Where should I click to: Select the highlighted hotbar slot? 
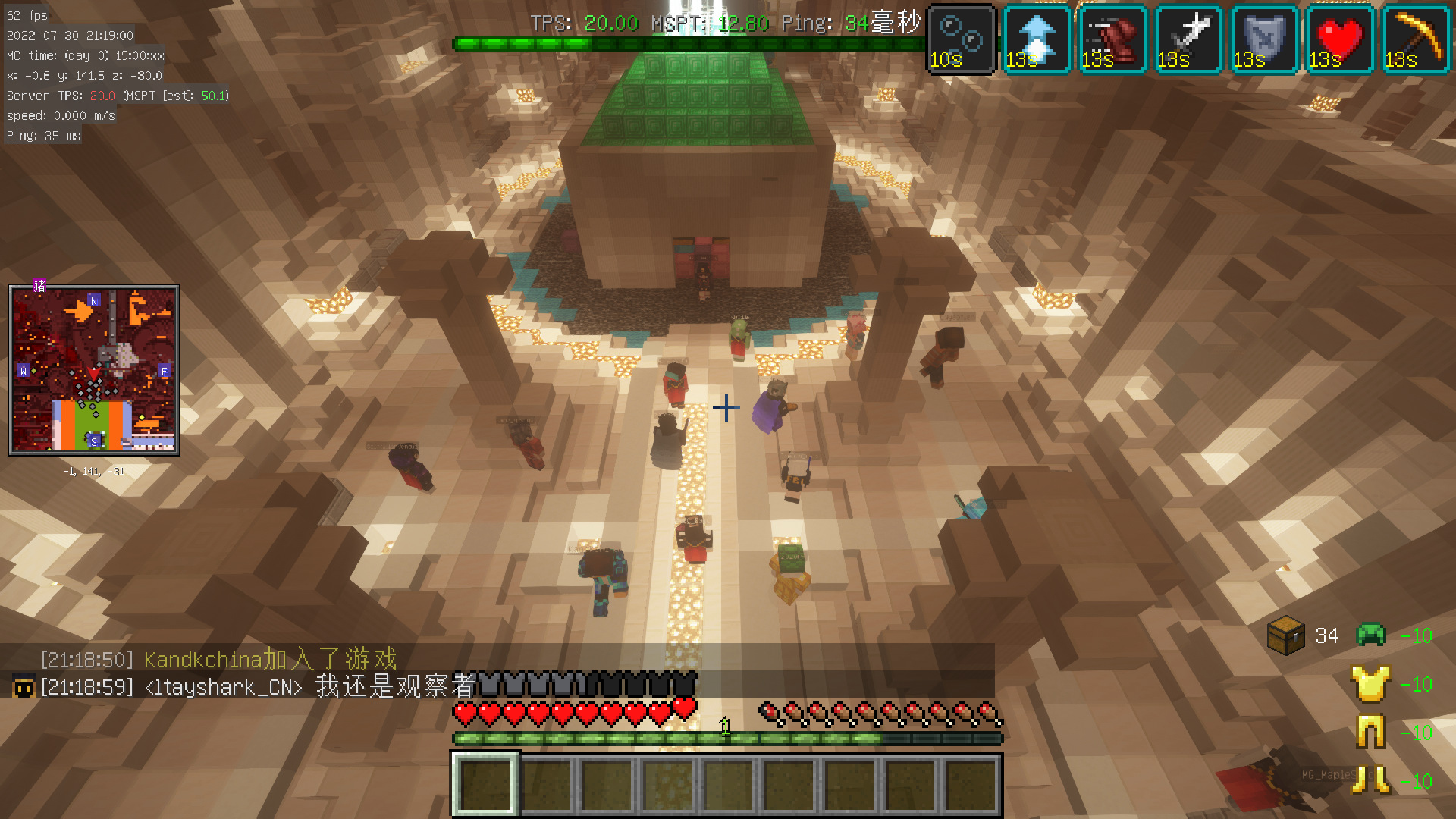485,785
